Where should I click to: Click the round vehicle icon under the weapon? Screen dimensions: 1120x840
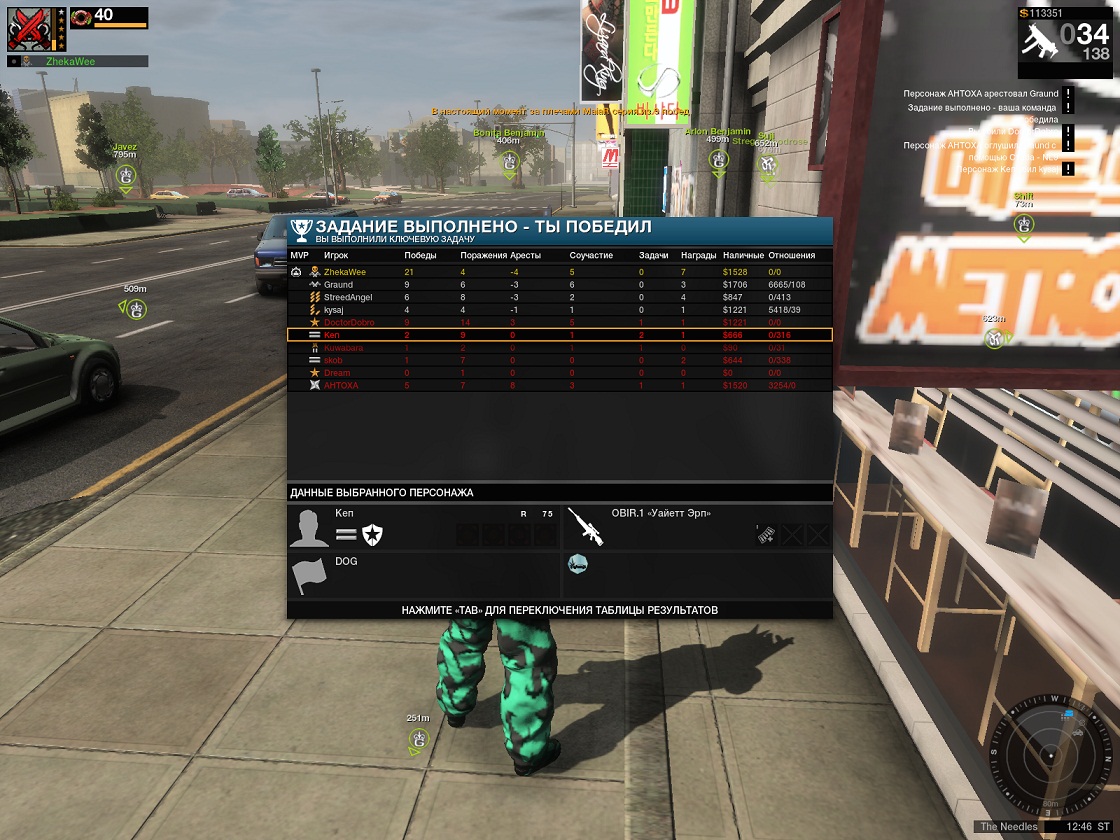pos(577,565)
